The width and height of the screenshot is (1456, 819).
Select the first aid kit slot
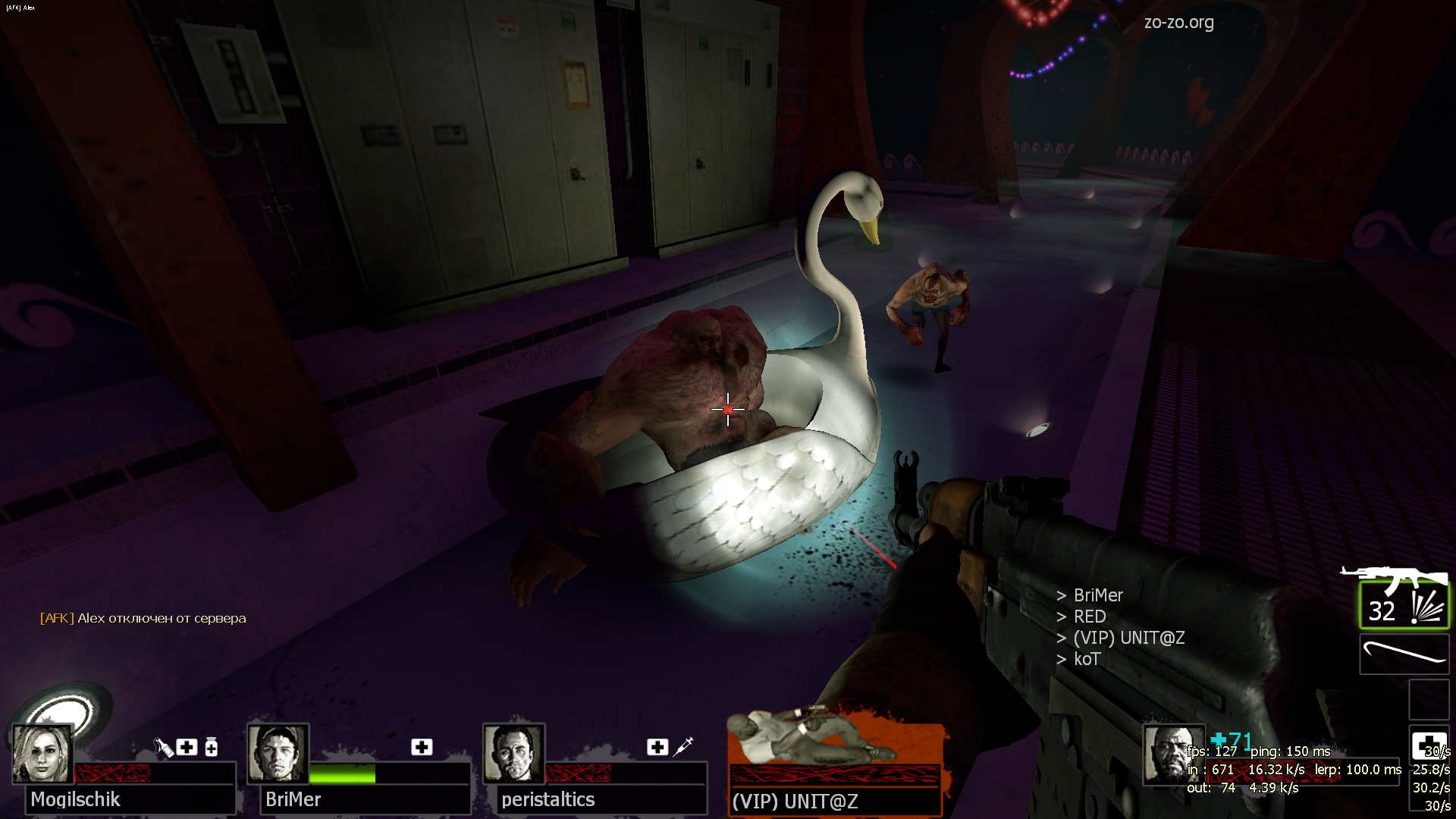(x=1429, y=746)
